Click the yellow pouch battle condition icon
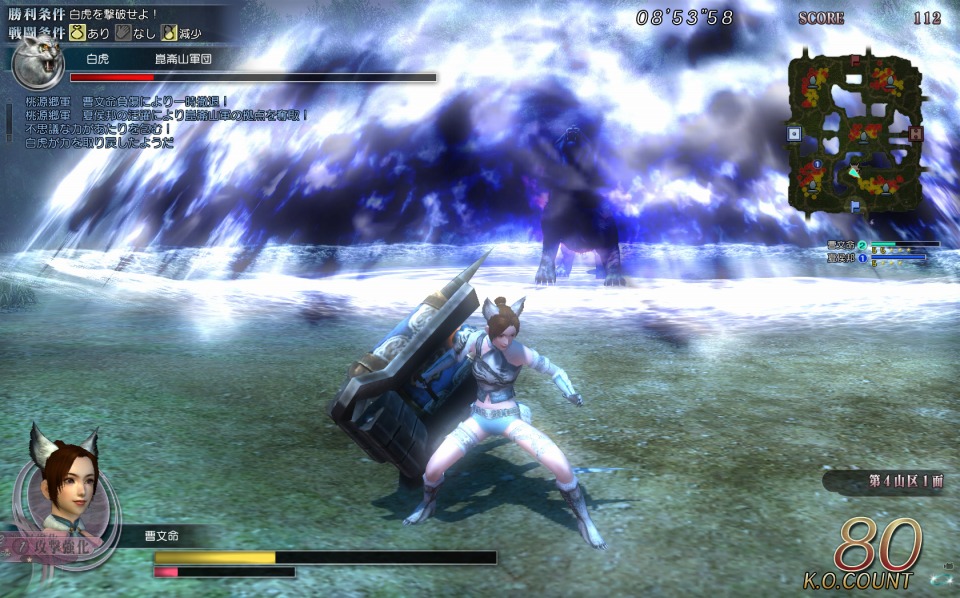The width and height of the screenshot is (960, 598). (75, 32)
